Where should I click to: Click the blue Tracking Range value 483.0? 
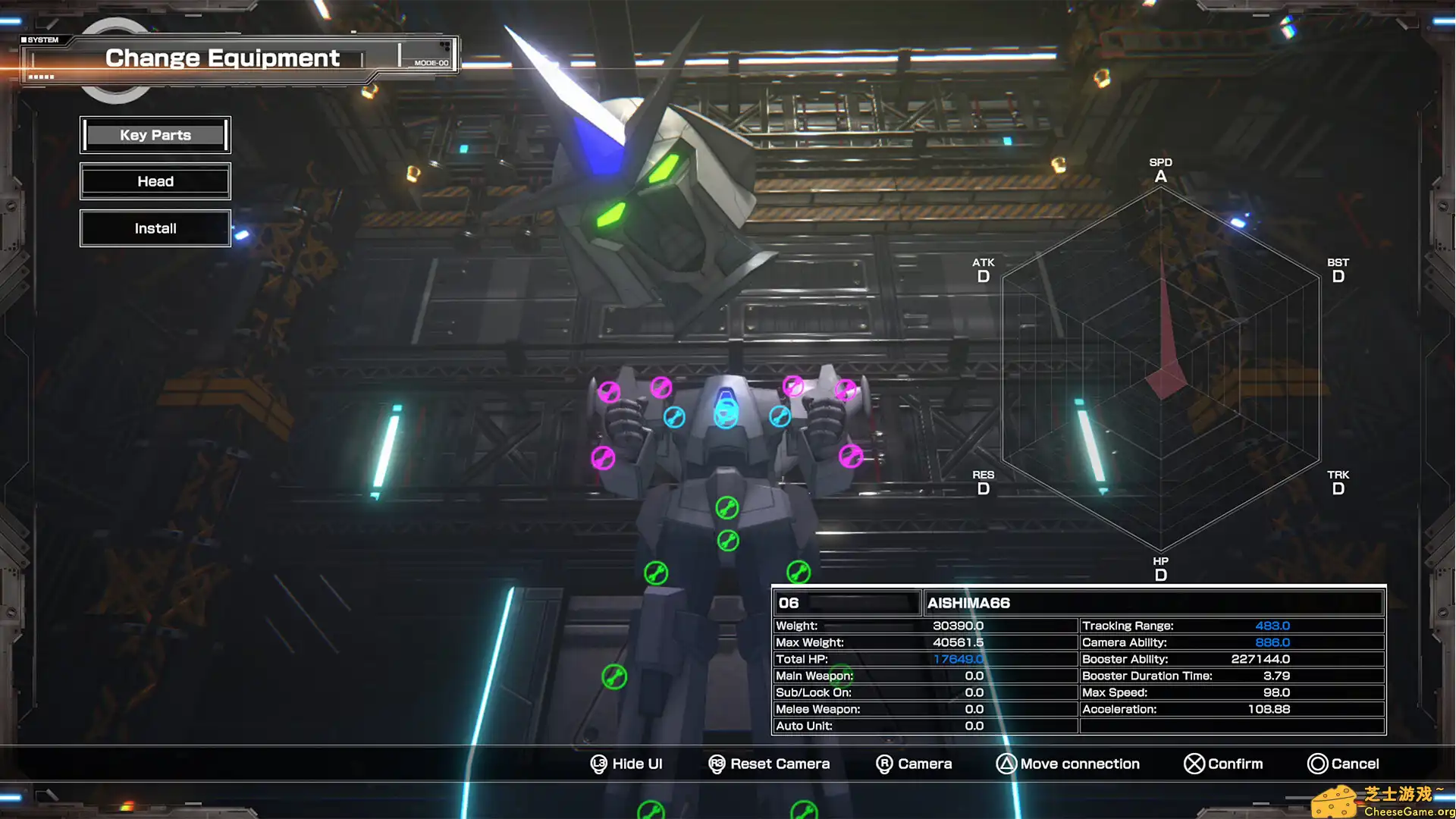pyautogui.click(x=1272, y=625)
